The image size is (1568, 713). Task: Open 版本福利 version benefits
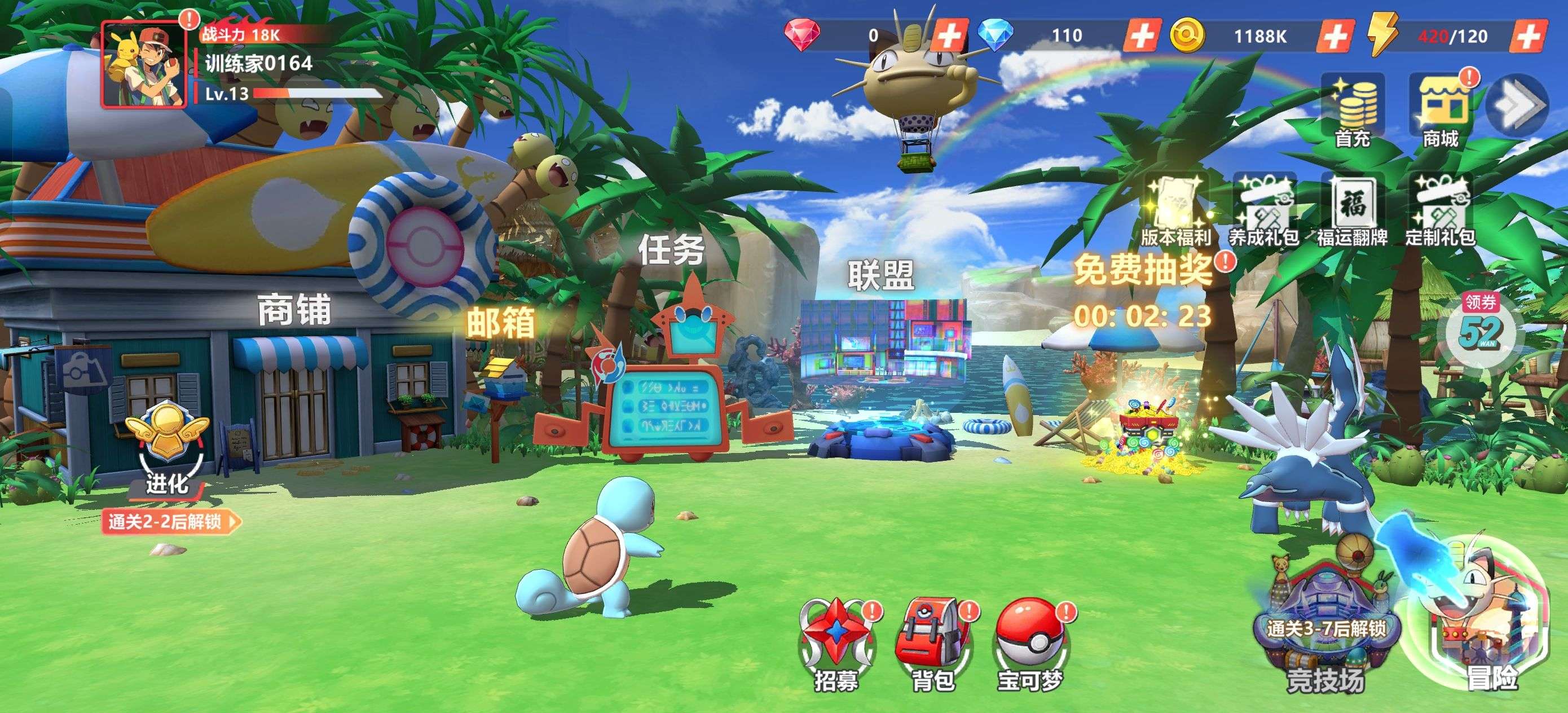point(1175,210)
